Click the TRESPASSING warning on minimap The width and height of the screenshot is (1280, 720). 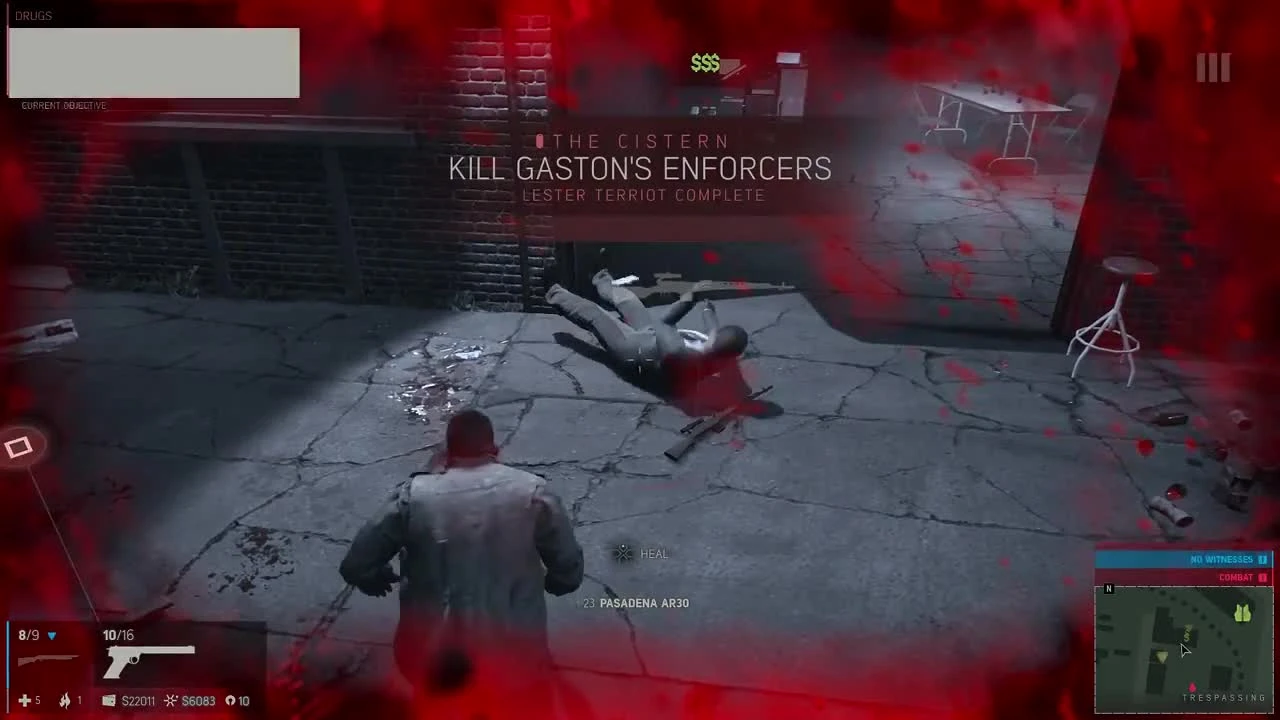[x=1224, y=697]
